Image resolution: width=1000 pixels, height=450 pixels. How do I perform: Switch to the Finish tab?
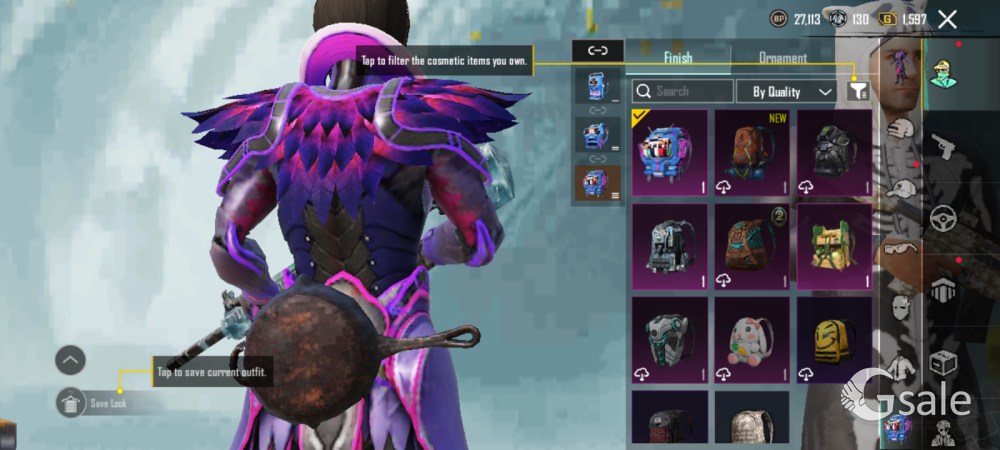[678, 58]
